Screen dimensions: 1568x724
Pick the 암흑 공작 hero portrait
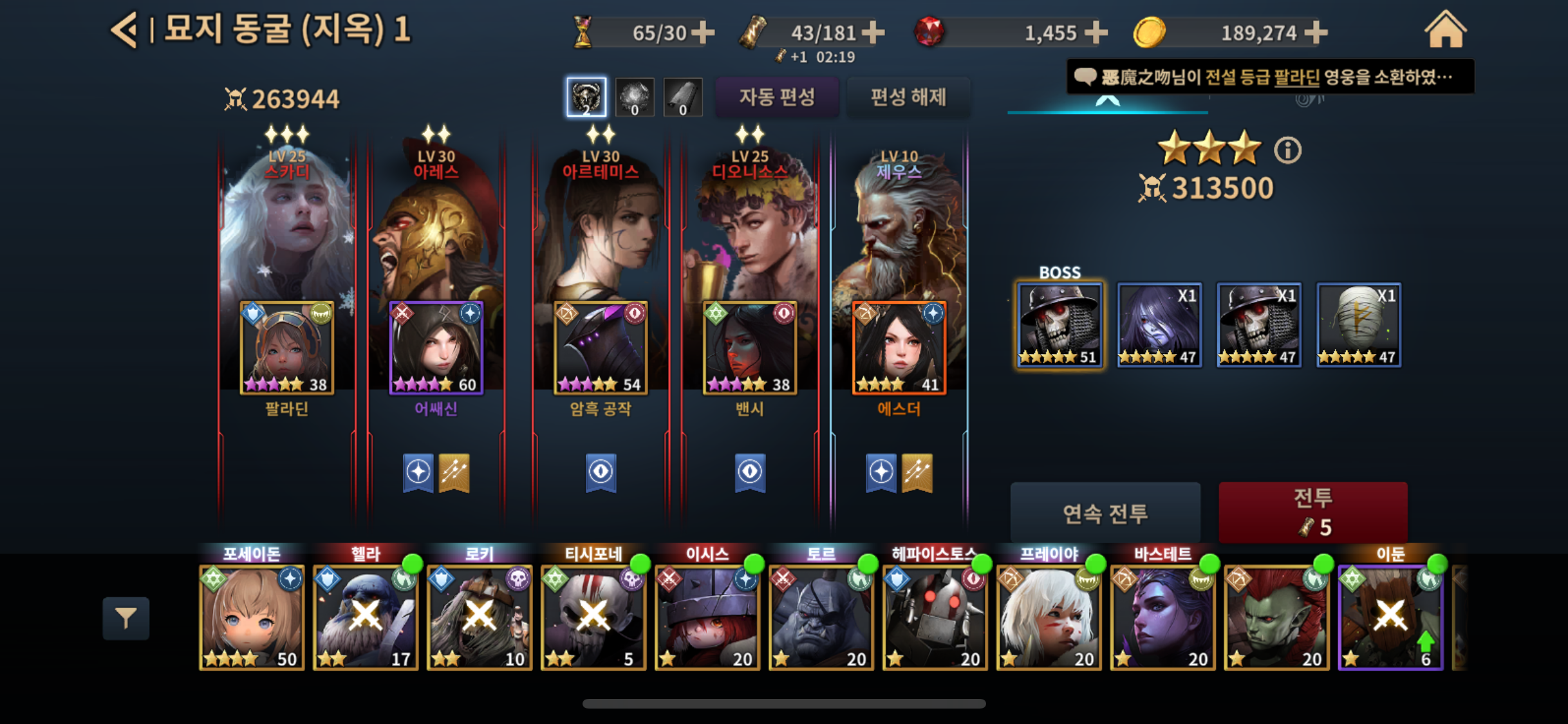[x=601, y=348]
